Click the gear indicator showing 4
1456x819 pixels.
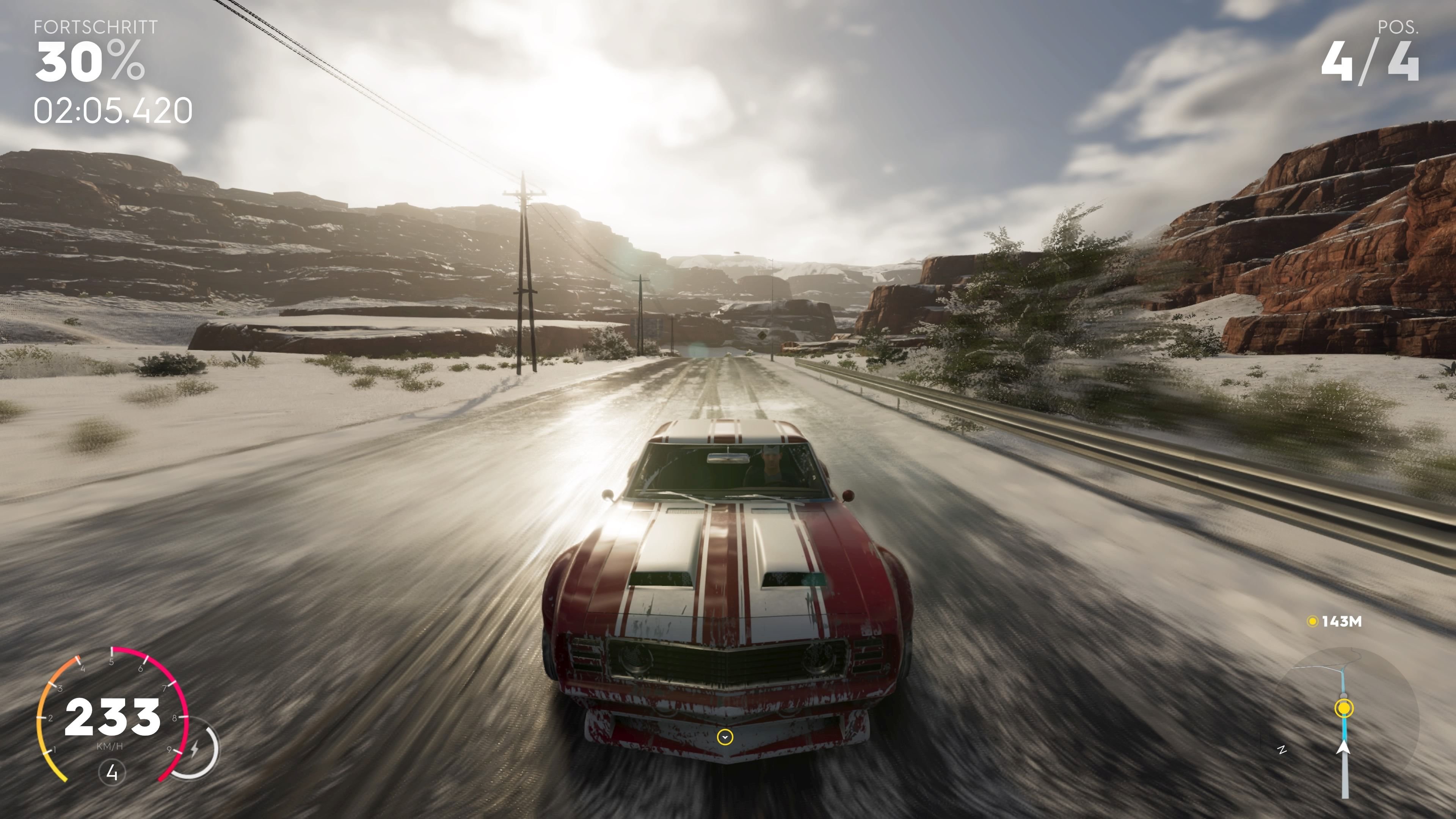tap(113, 773)
